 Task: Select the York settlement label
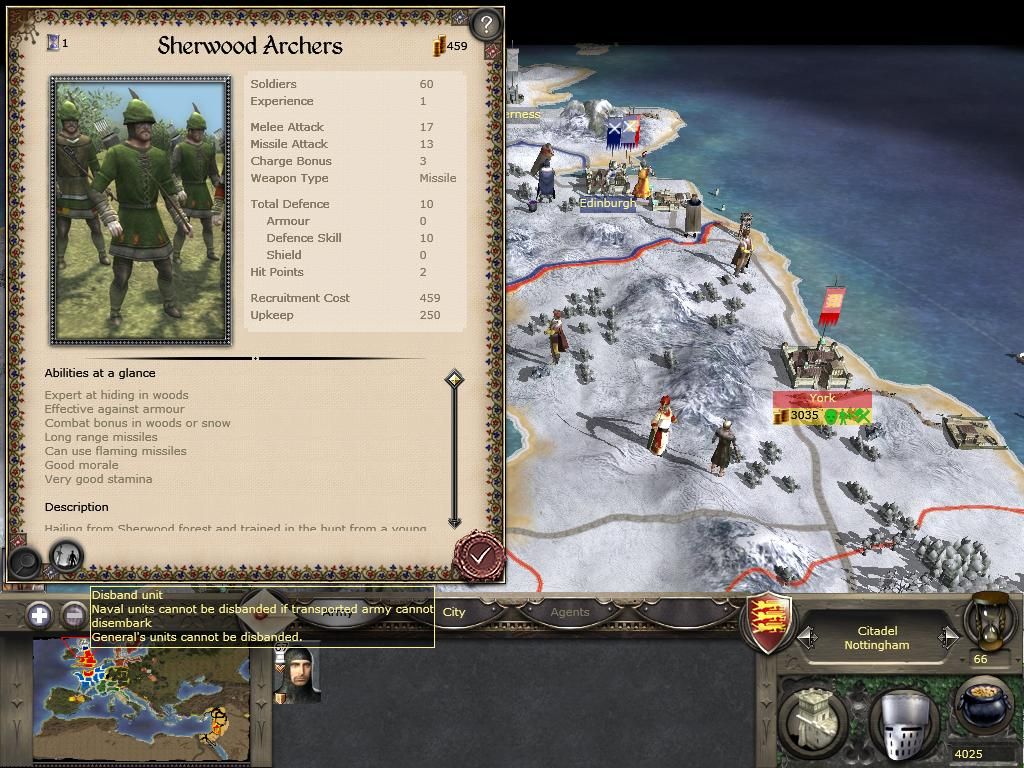821,398
